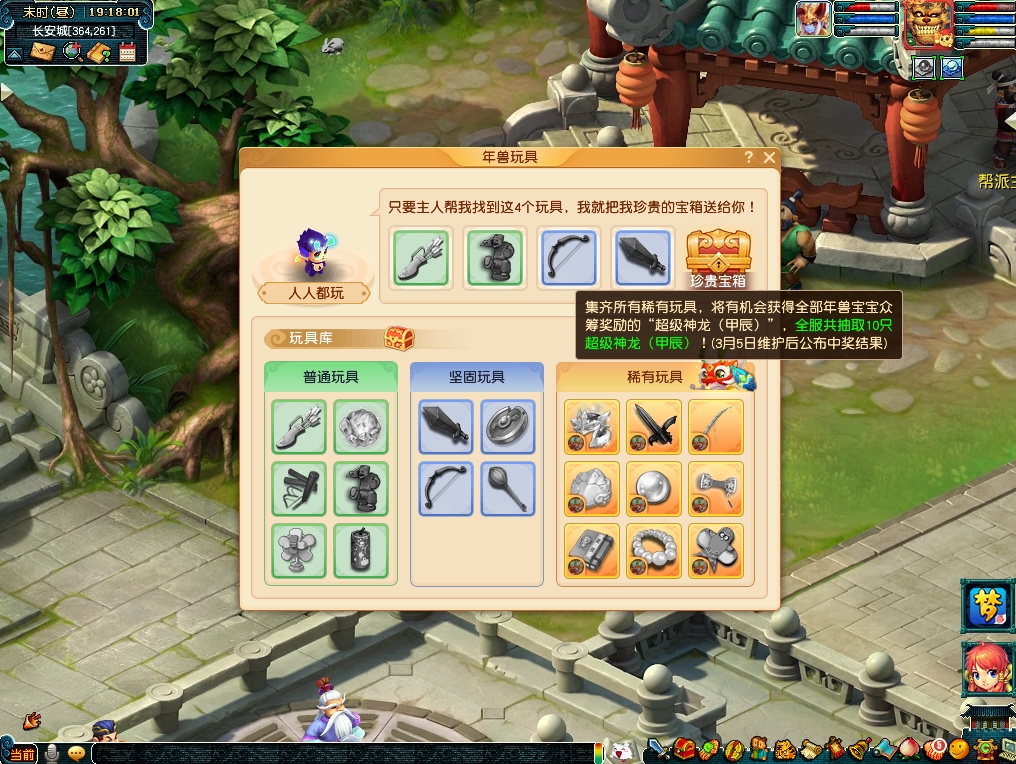Select the 人人都玩 pet character
The image size is (1016, 764).
point(314,255)
